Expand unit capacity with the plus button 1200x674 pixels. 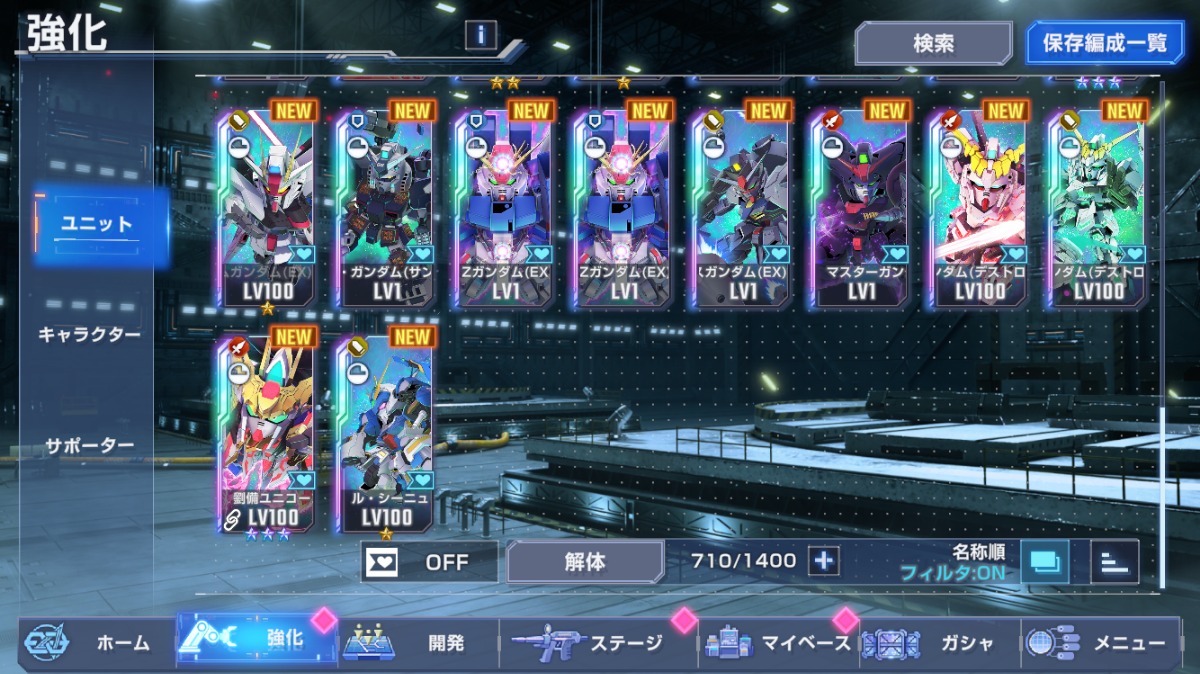point(824,561)
